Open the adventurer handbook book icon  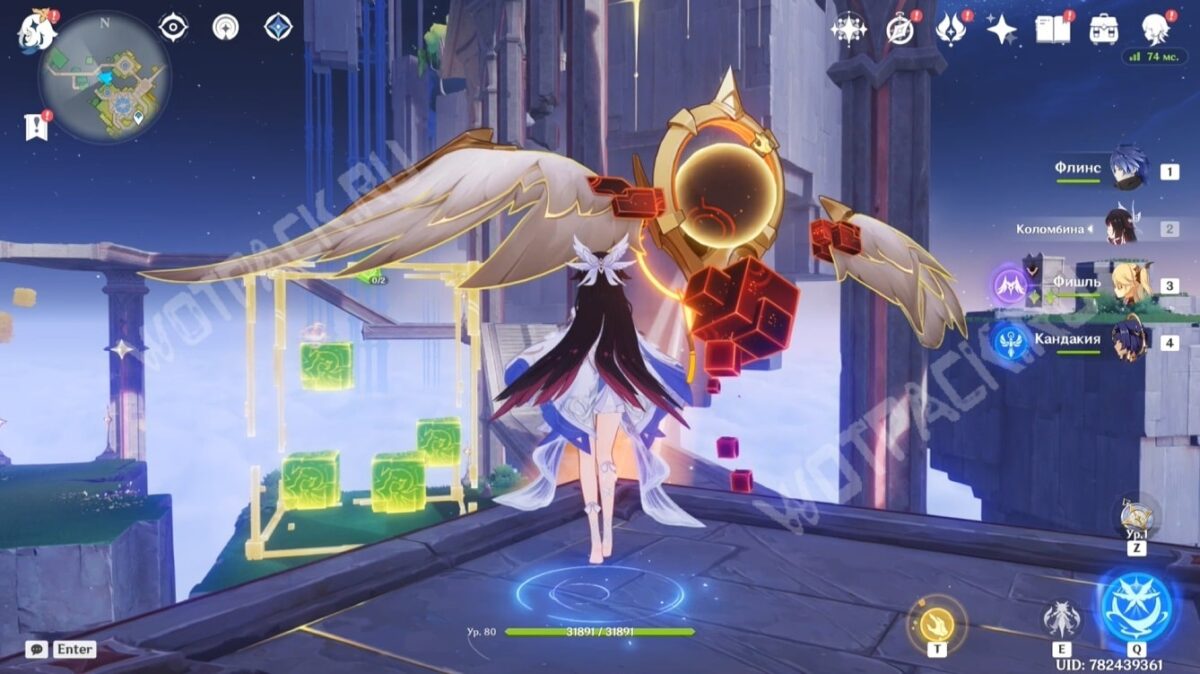[1052, 29]
